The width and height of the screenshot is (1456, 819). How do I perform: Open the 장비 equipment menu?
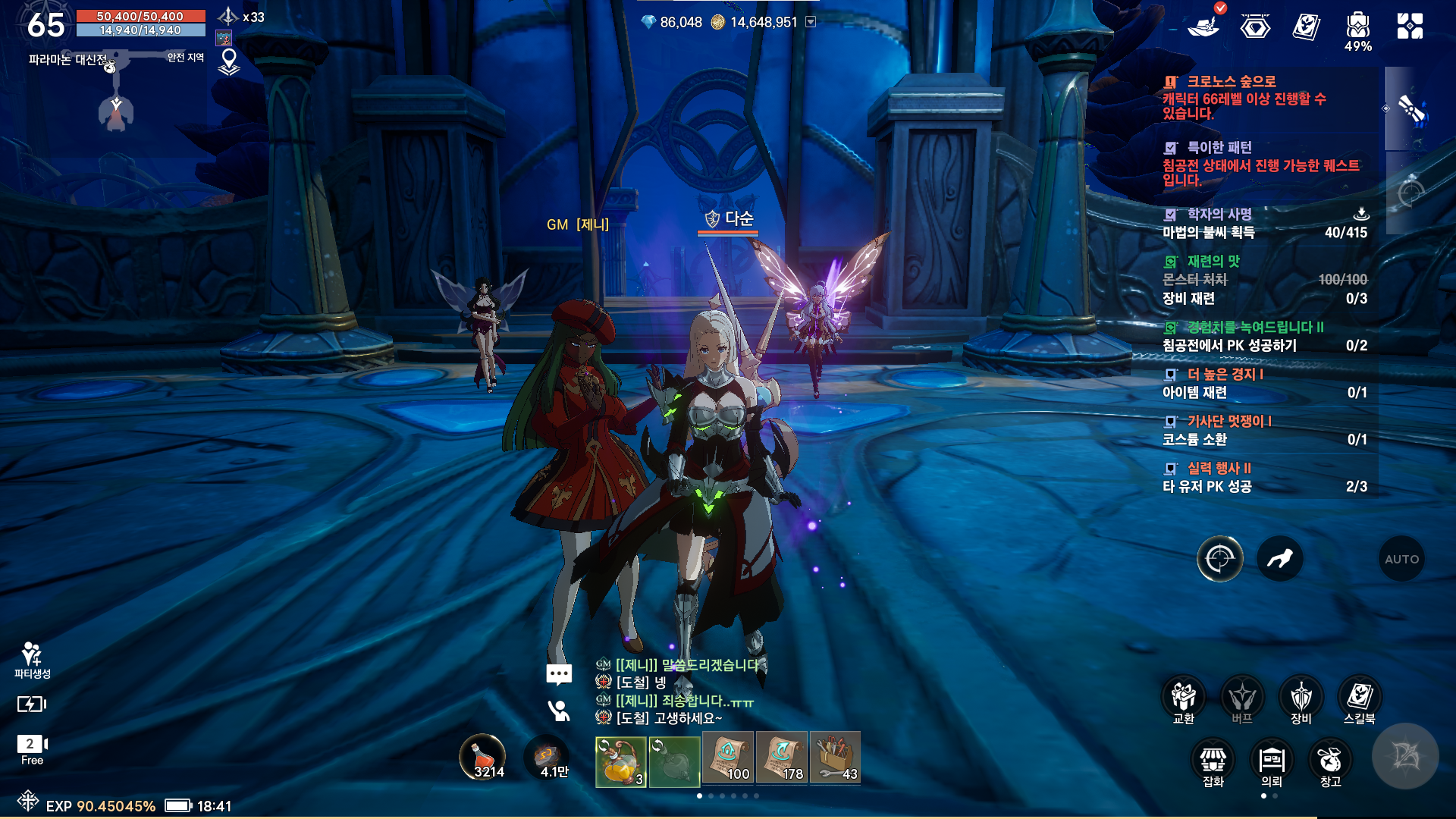[1301, 698]
